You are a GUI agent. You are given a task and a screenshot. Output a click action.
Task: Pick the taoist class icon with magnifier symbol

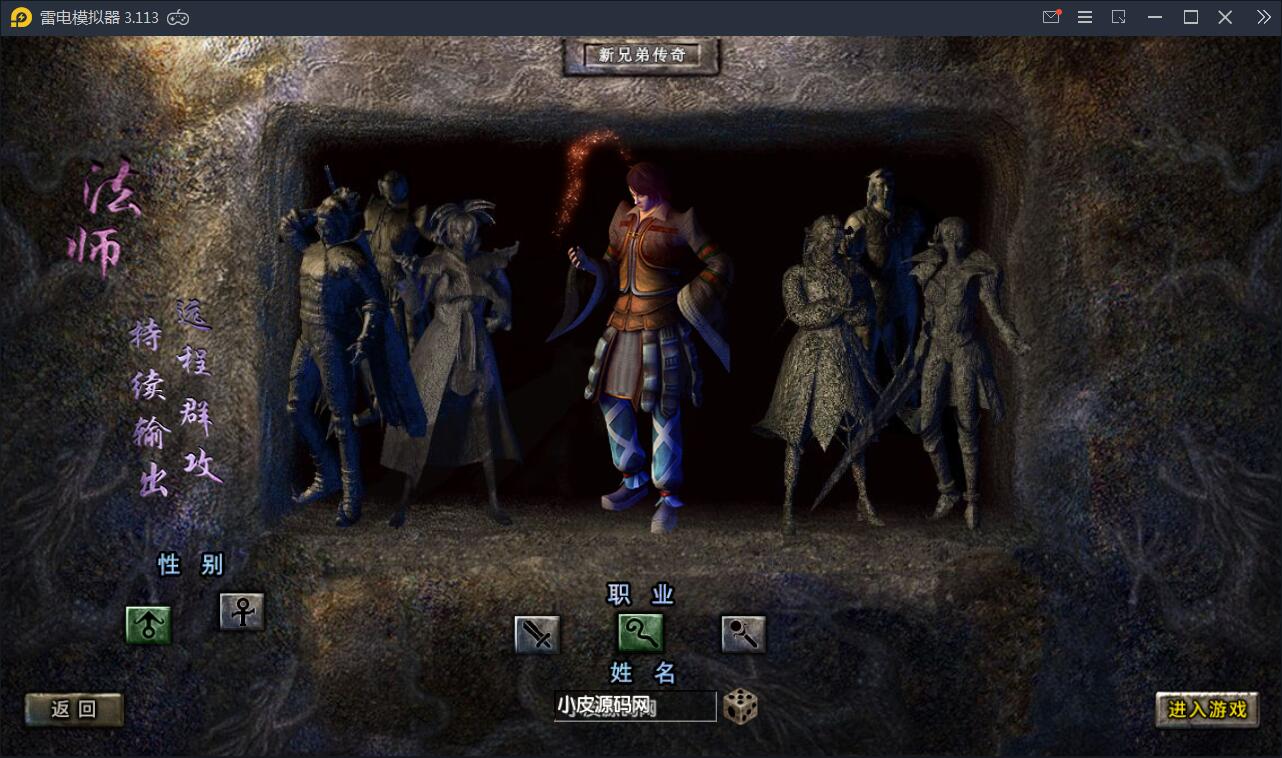pyautogui.click(x=742, y=633)
